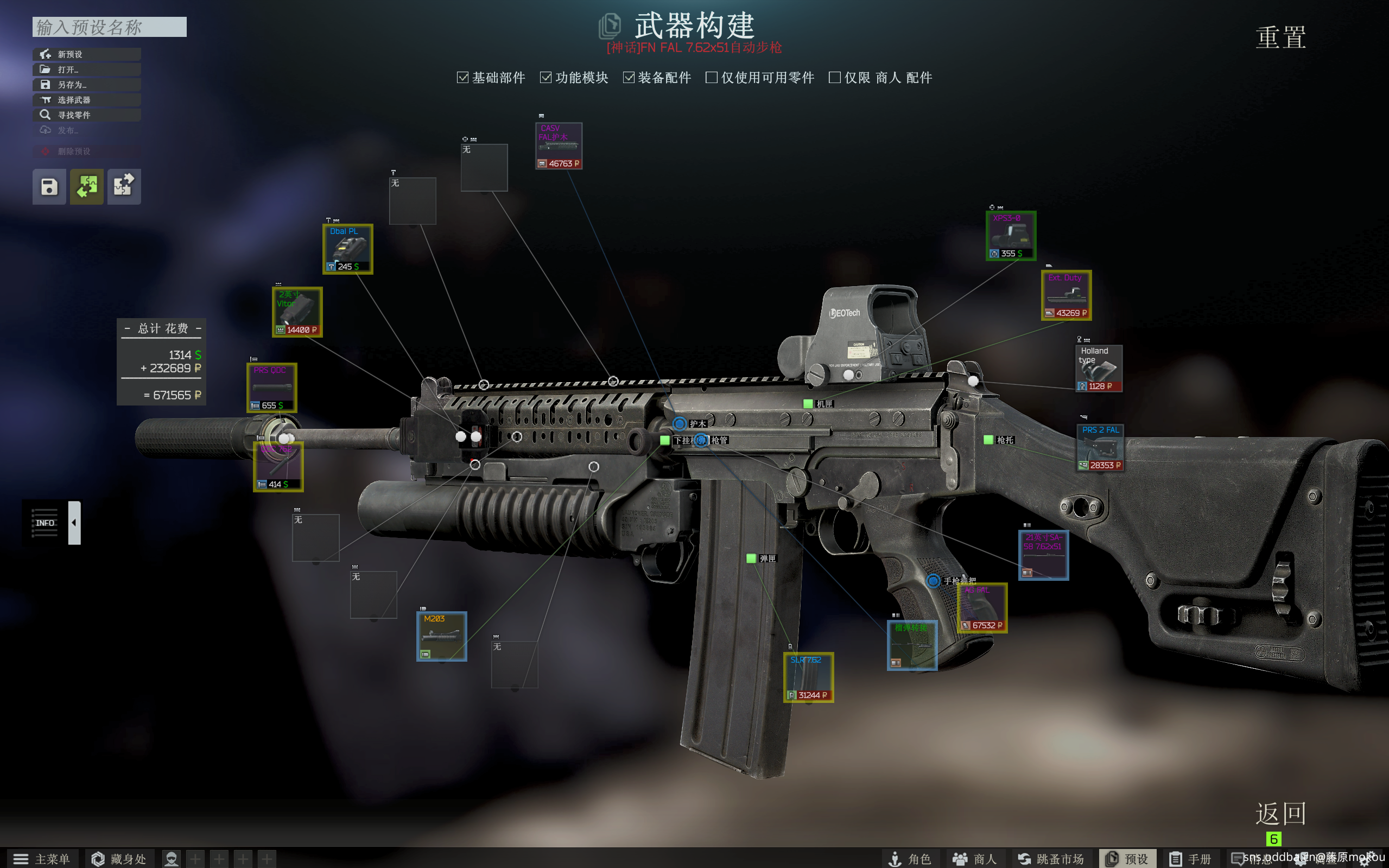Select the SLR 7.62 magazine slot
This screenshot has height=868, width=1389.
point(809,677)
